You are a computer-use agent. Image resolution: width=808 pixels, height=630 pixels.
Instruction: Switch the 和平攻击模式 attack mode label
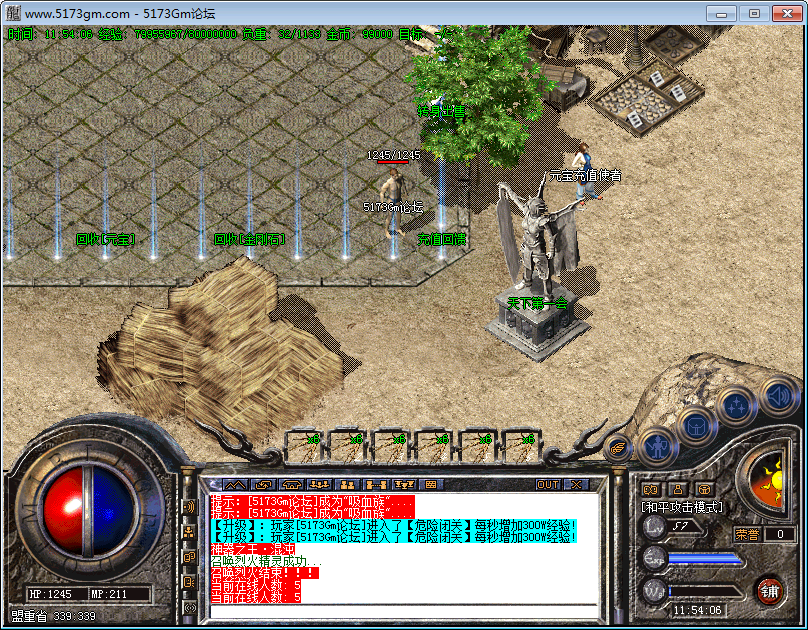(x=682, y=507)
